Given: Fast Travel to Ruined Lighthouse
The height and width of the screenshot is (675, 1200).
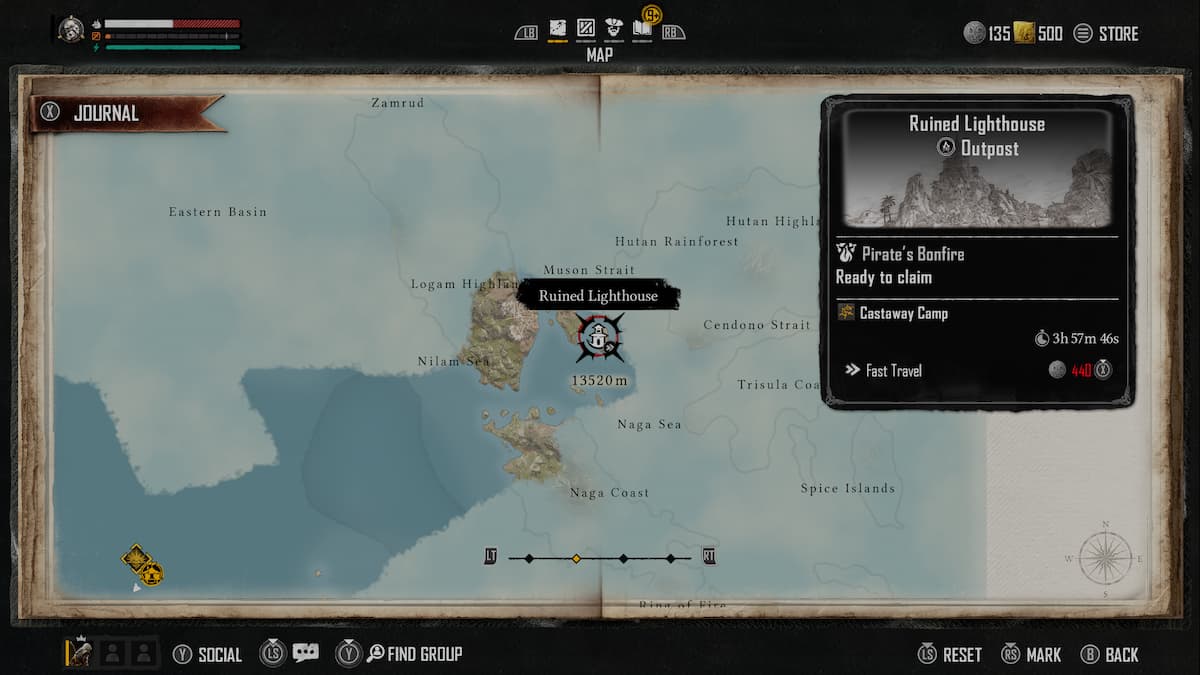Looking at the screenshot, I should [893, 371].
